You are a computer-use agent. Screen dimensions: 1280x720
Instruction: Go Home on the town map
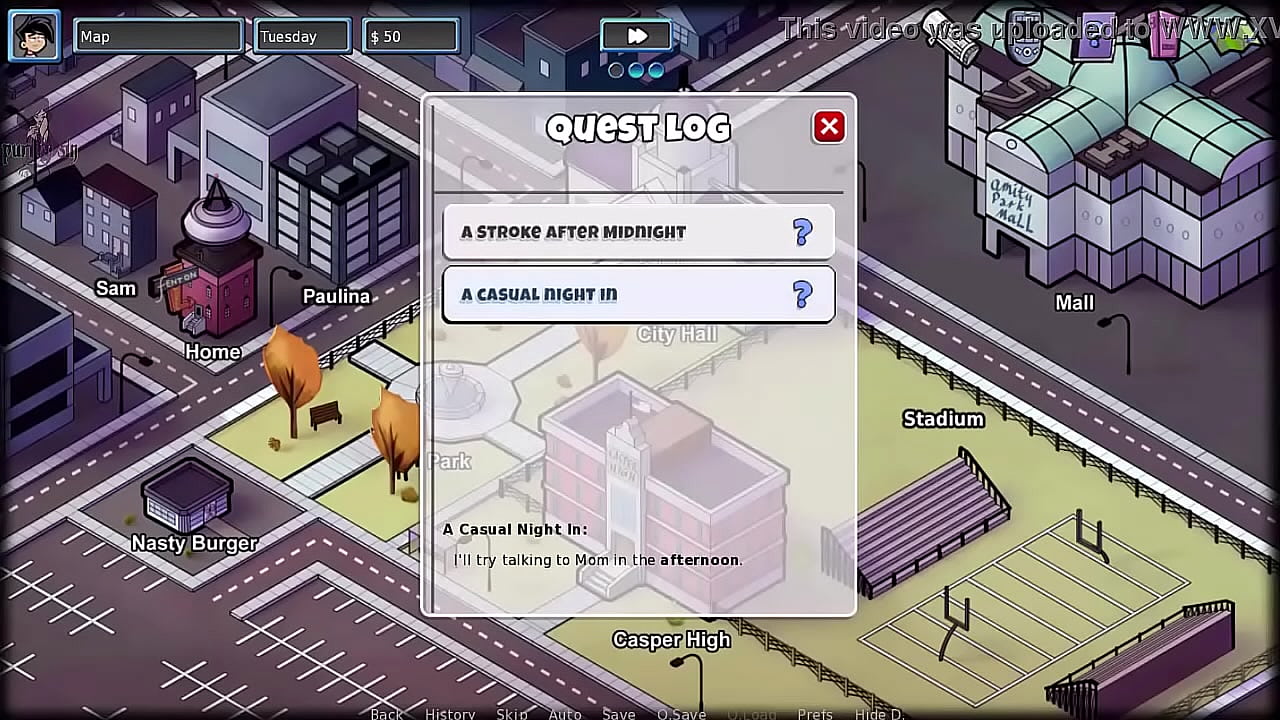click(212, 351)
